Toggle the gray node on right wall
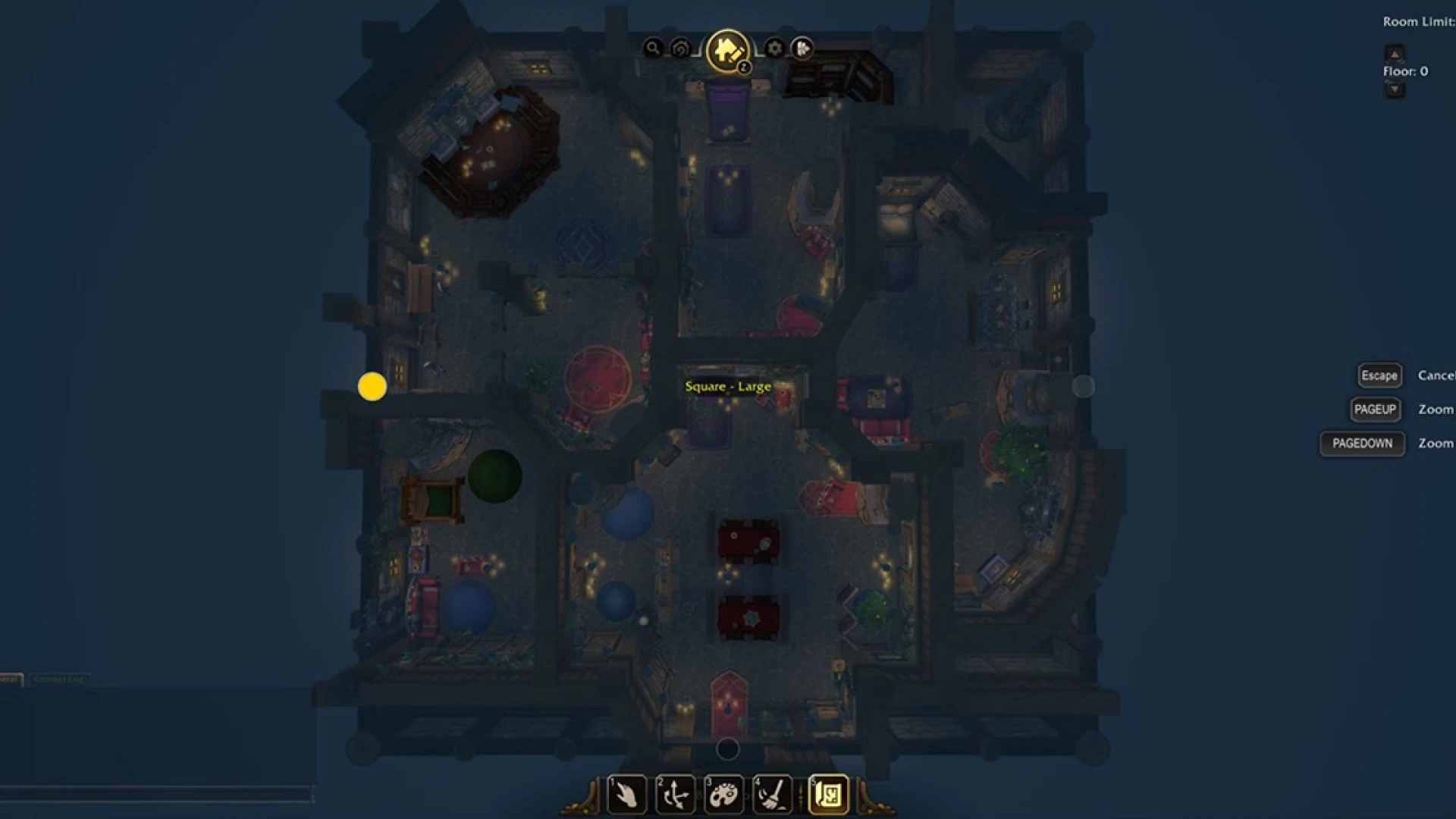The width and height of the screenshot is (1456, 819). tap(1084, 386)
